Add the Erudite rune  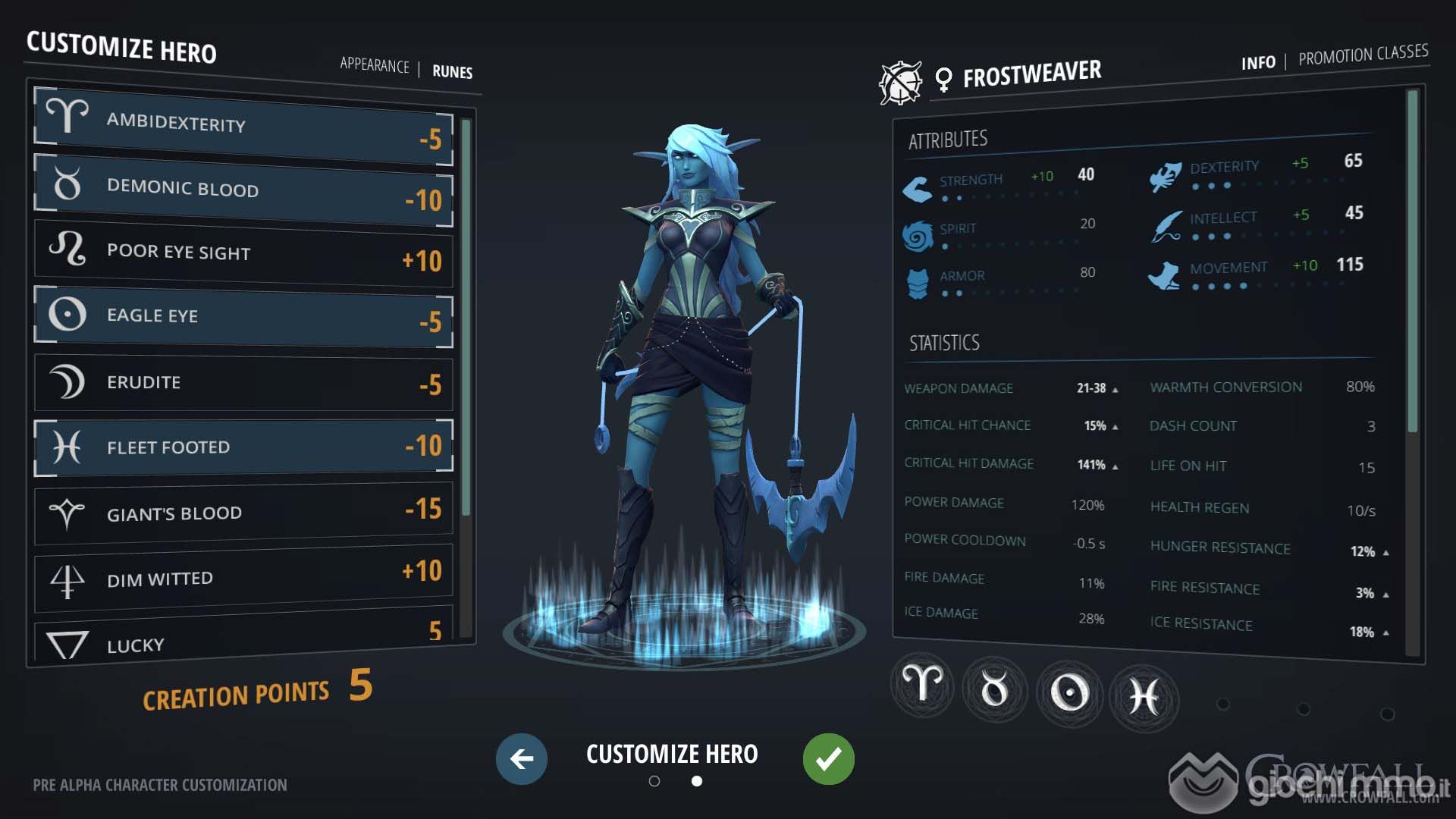click(x=243, y=382)
